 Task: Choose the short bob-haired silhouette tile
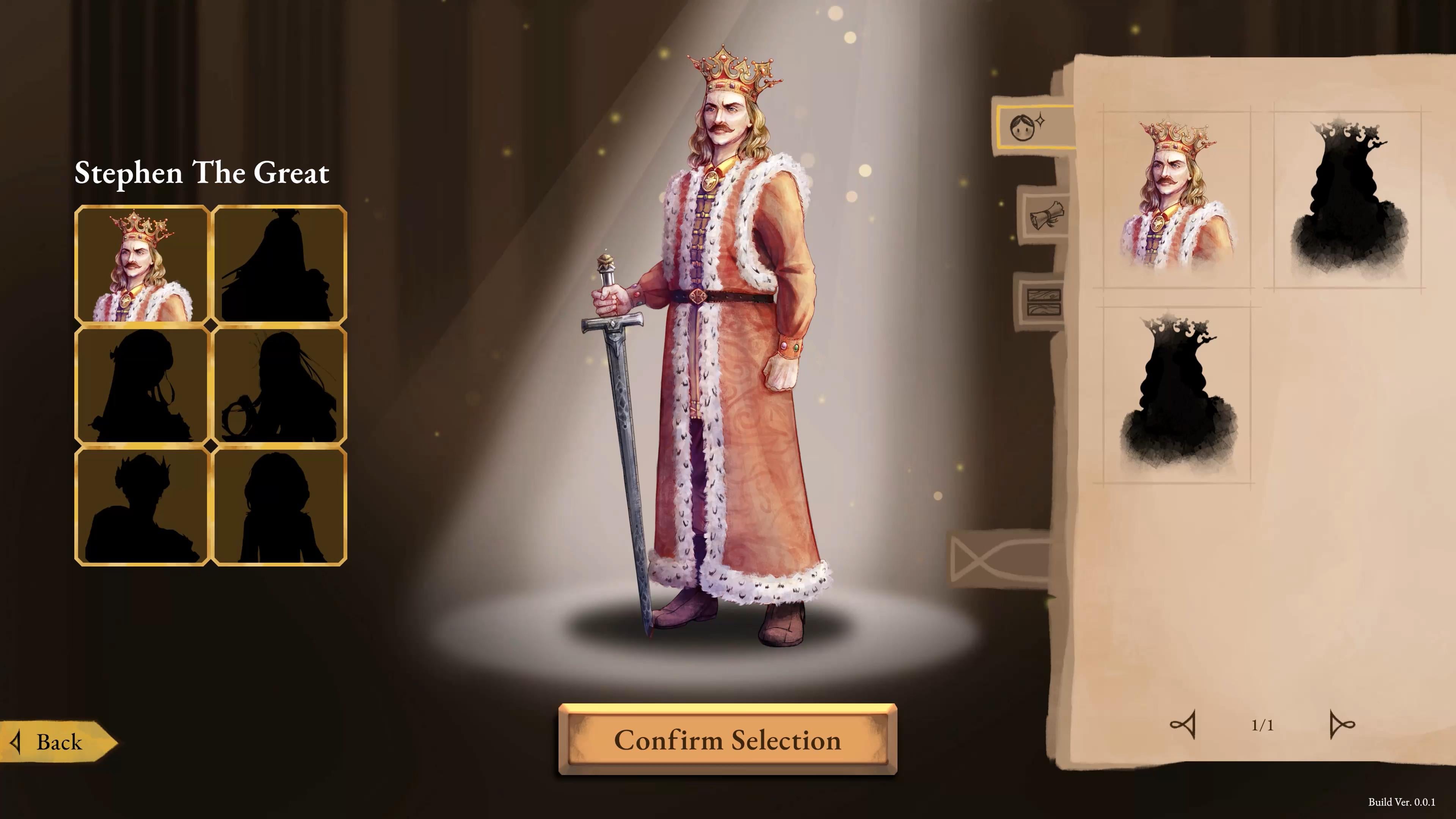[279, 506]
